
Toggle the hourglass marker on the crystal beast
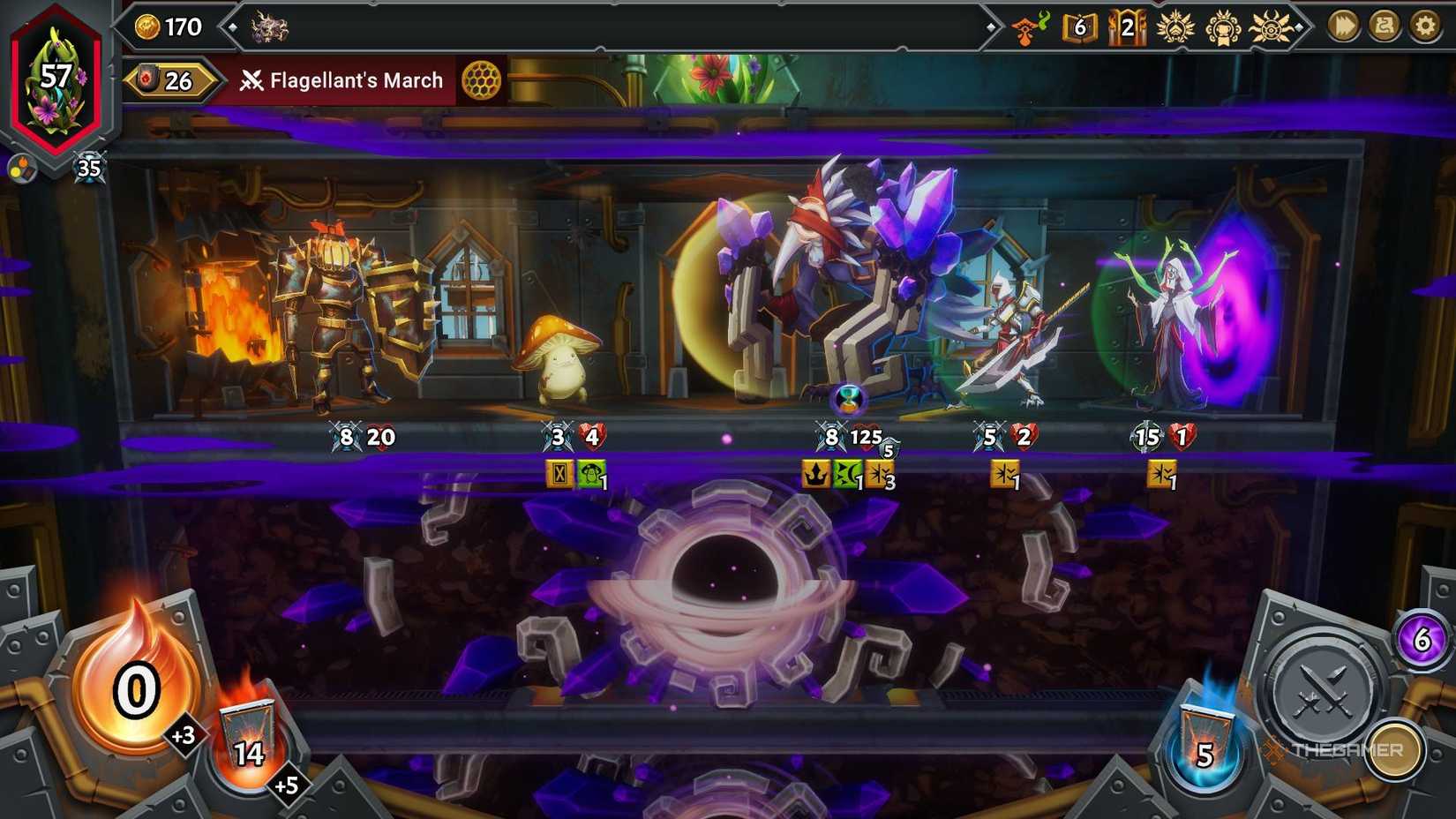pos(847,400)
